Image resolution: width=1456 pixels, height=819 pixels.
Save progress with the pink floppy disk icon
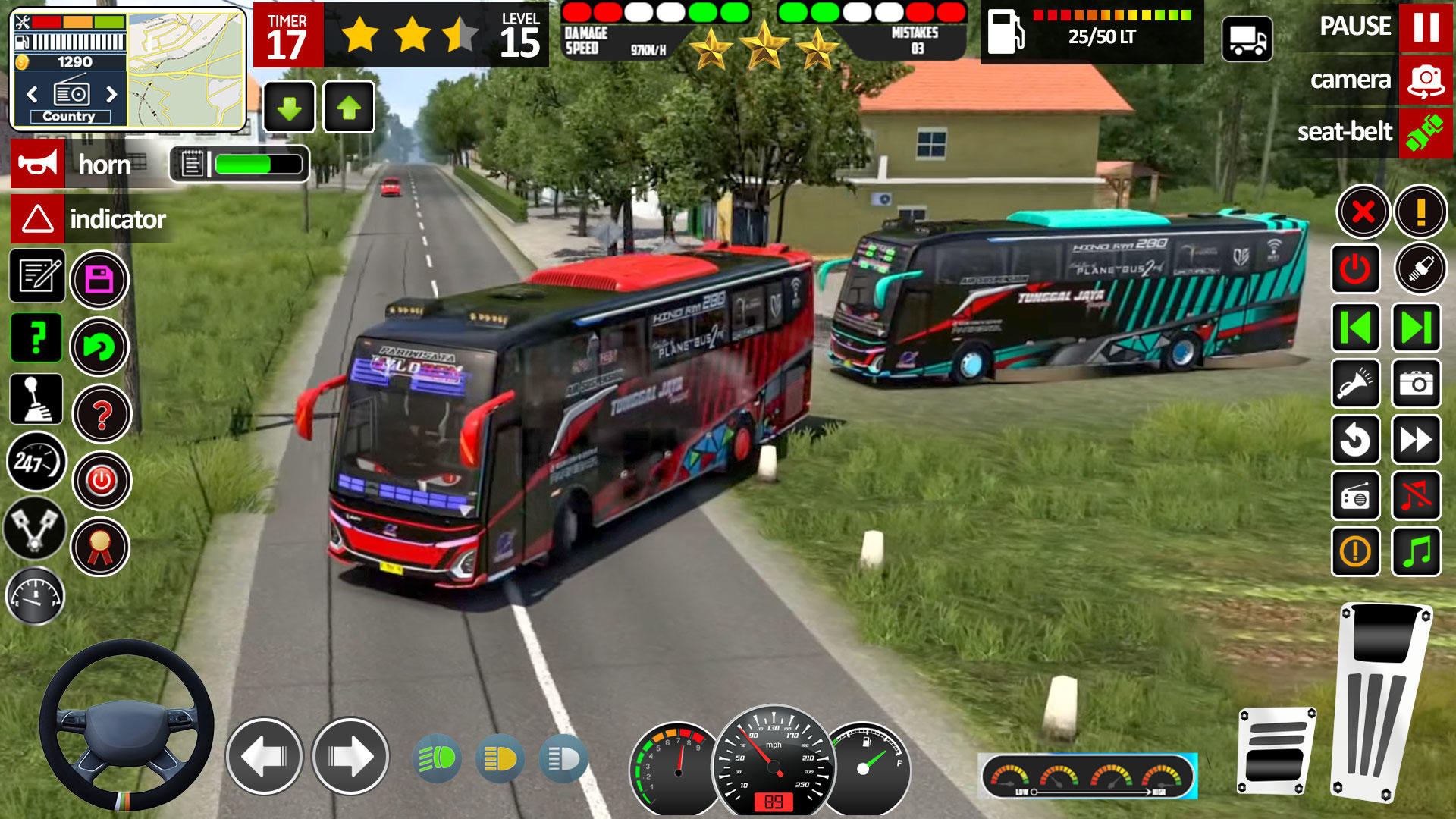99,278
